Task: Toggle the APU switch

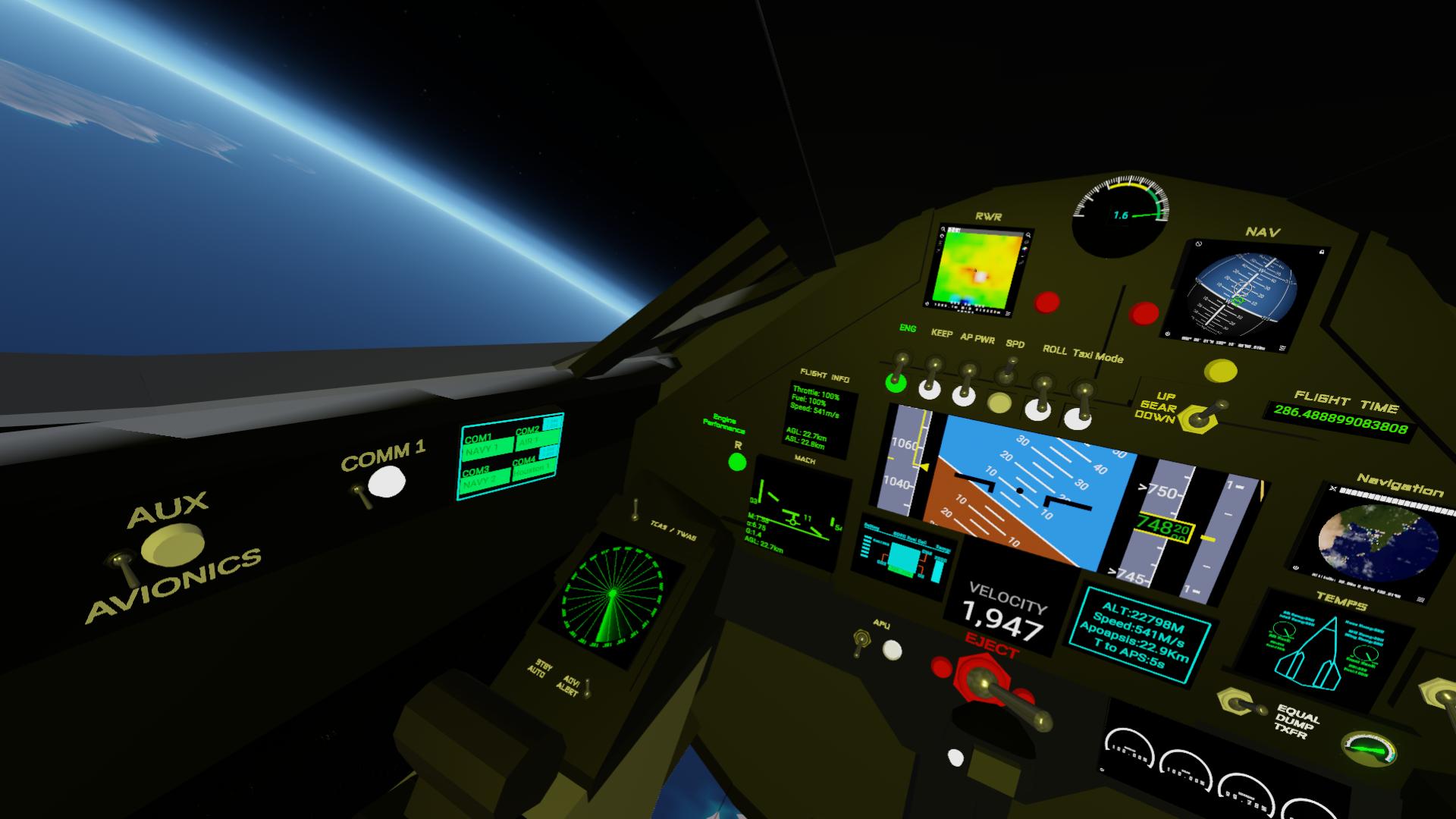Action: click(861, 642)
